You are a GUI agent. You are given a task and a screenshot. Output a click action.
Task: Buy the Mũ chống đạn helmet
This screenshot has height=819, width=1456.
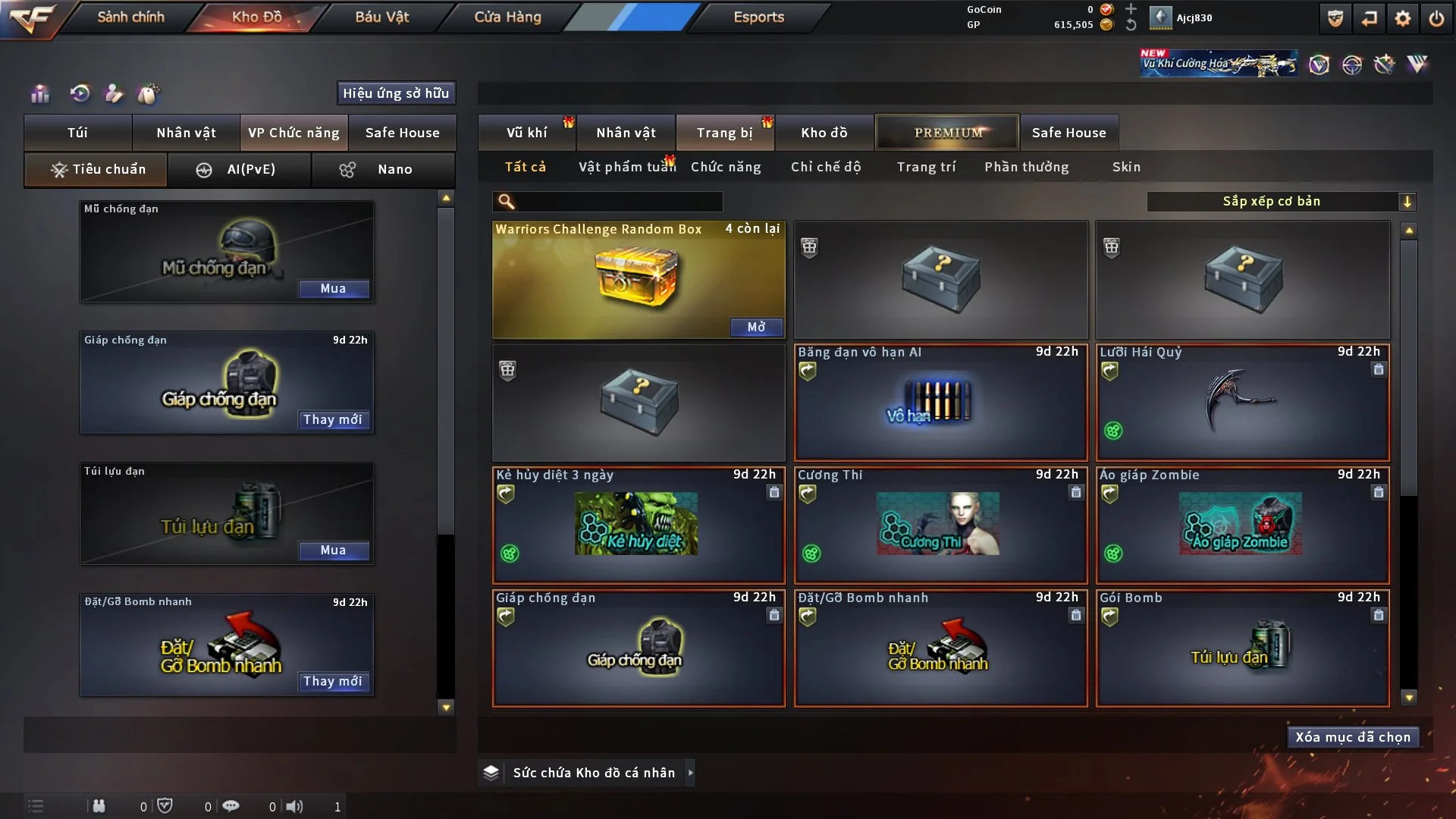point(333,289)
